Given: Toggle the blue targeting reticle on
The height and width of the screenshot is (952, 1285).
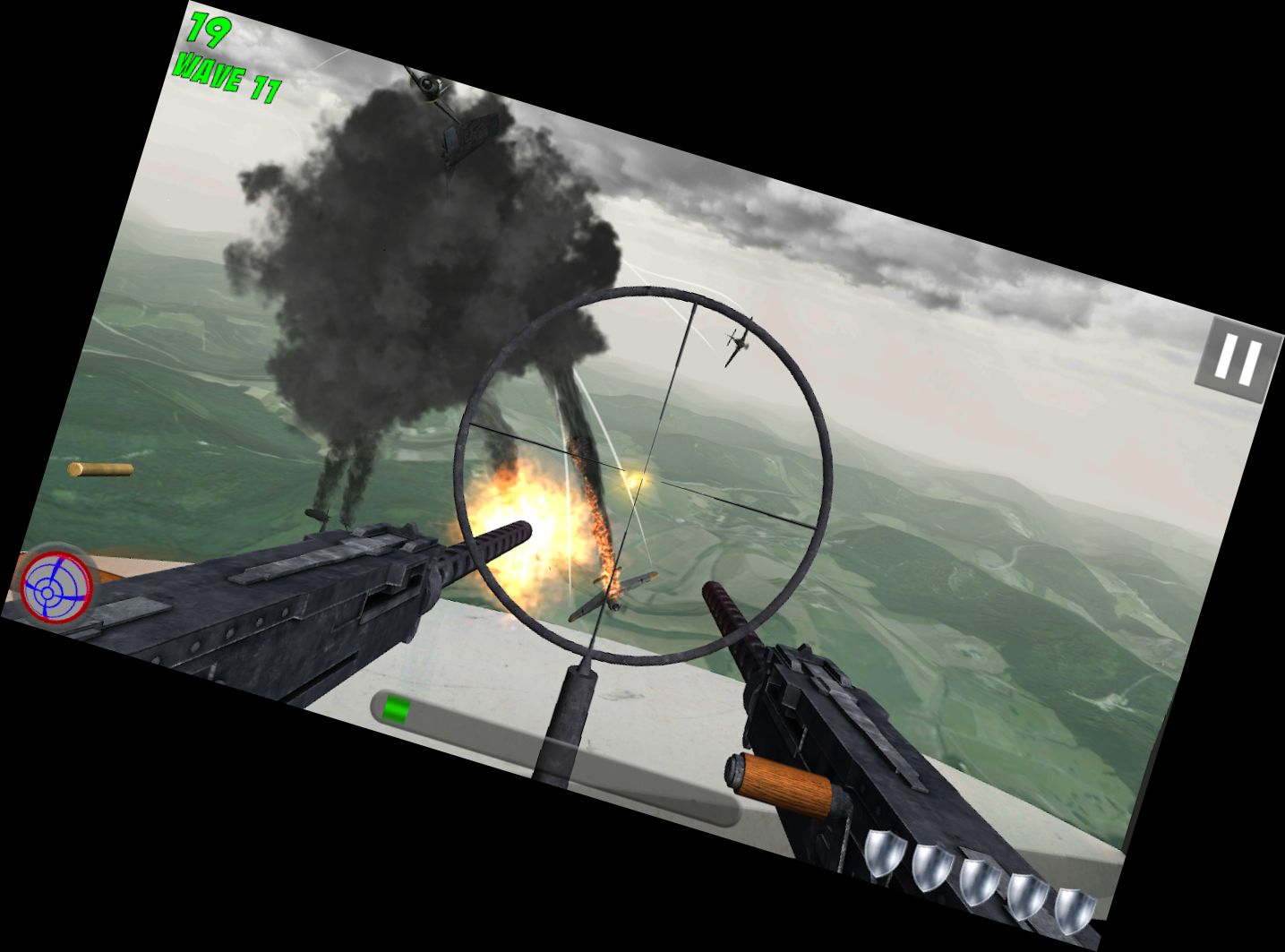Looking at the screenshot, I should tap(56, 588).
